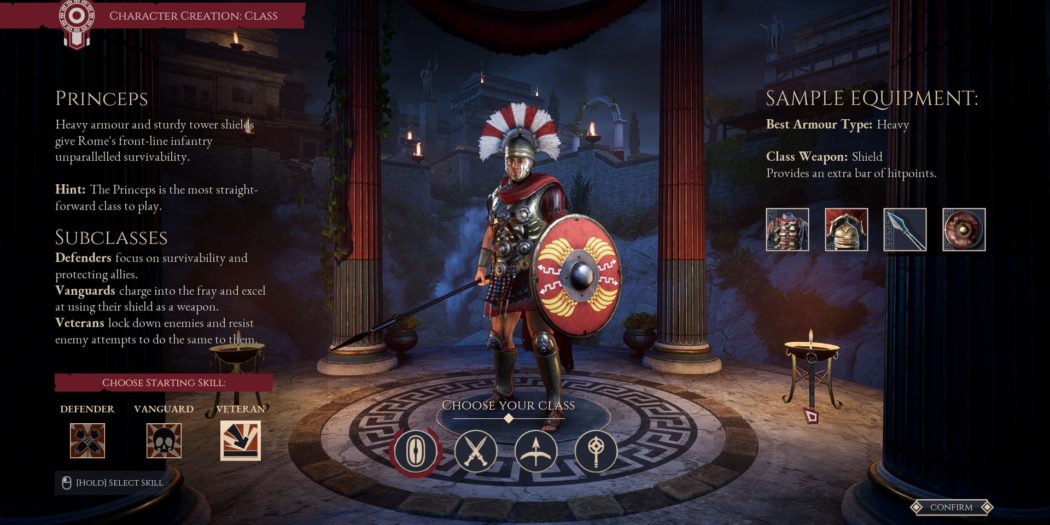Choose the crossed swords class

coord(476,451)
